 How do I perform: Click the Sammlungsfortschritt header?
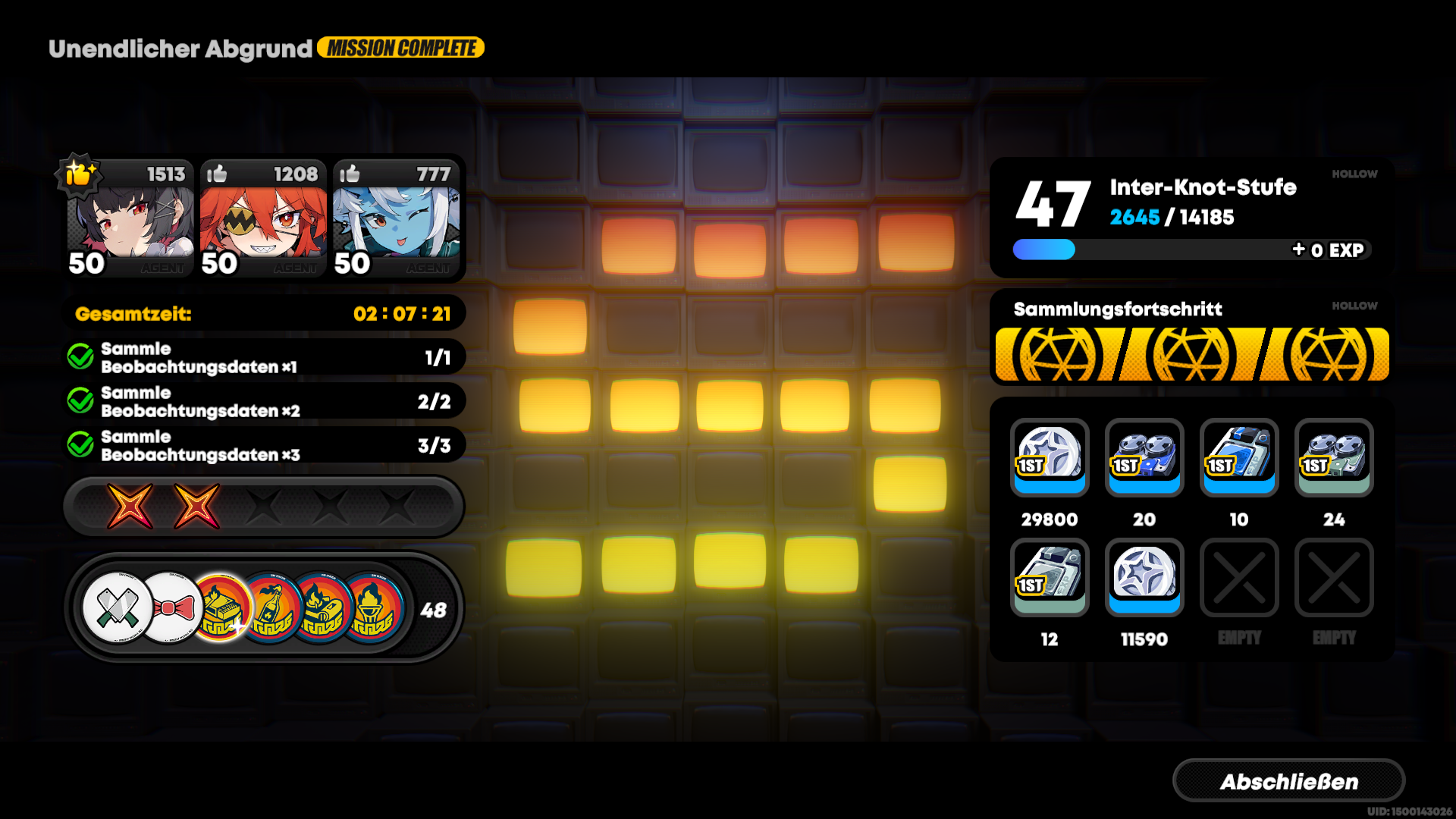(1118, 309)
